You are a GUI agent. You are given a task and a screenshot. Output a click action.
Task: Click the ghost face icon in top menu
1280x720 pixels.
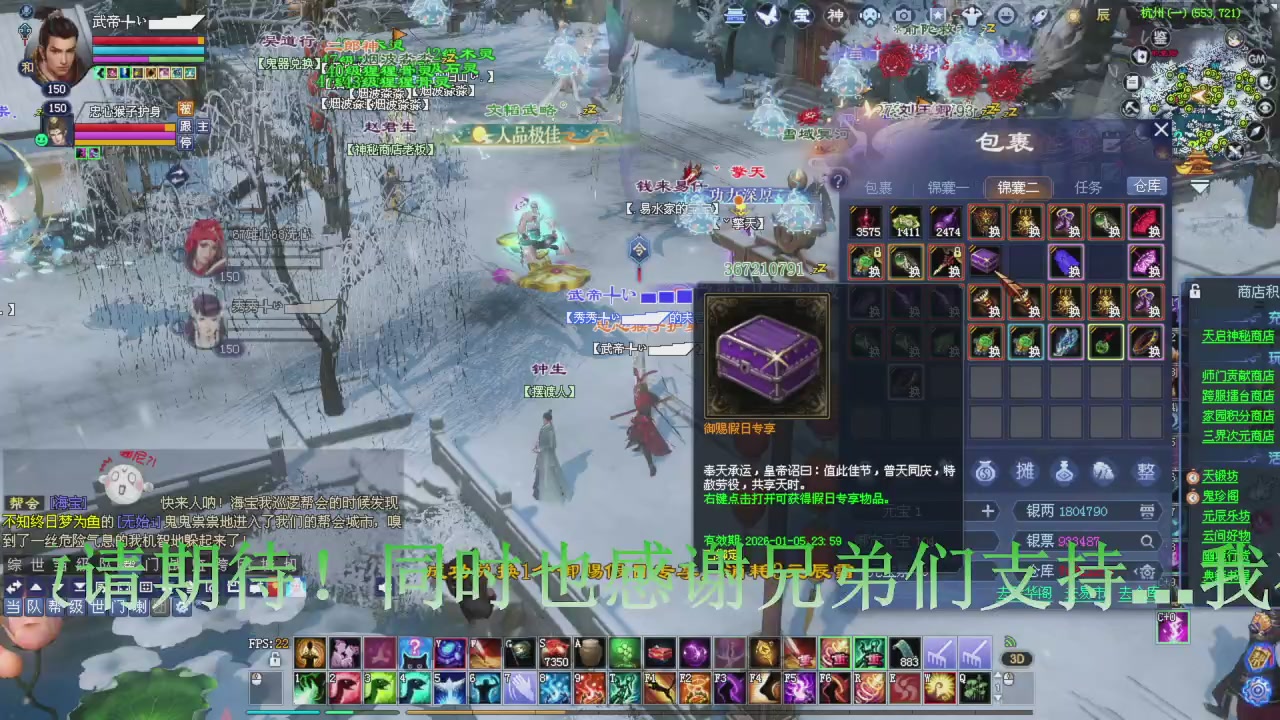pyautogui.click(x=870, y=15)
